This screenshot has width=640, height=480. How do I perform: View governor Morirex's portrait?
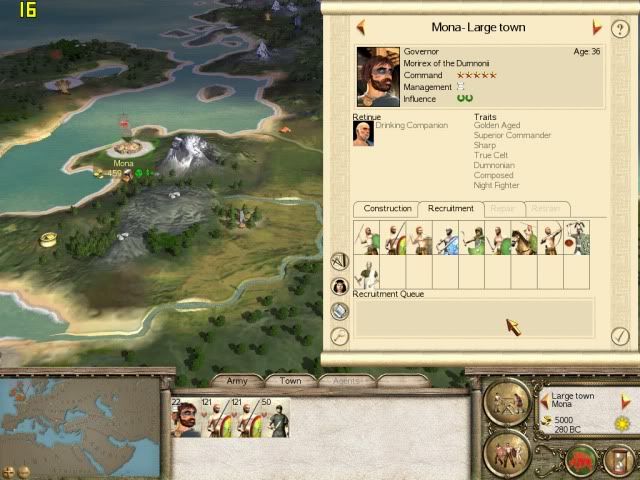[378, 76]
